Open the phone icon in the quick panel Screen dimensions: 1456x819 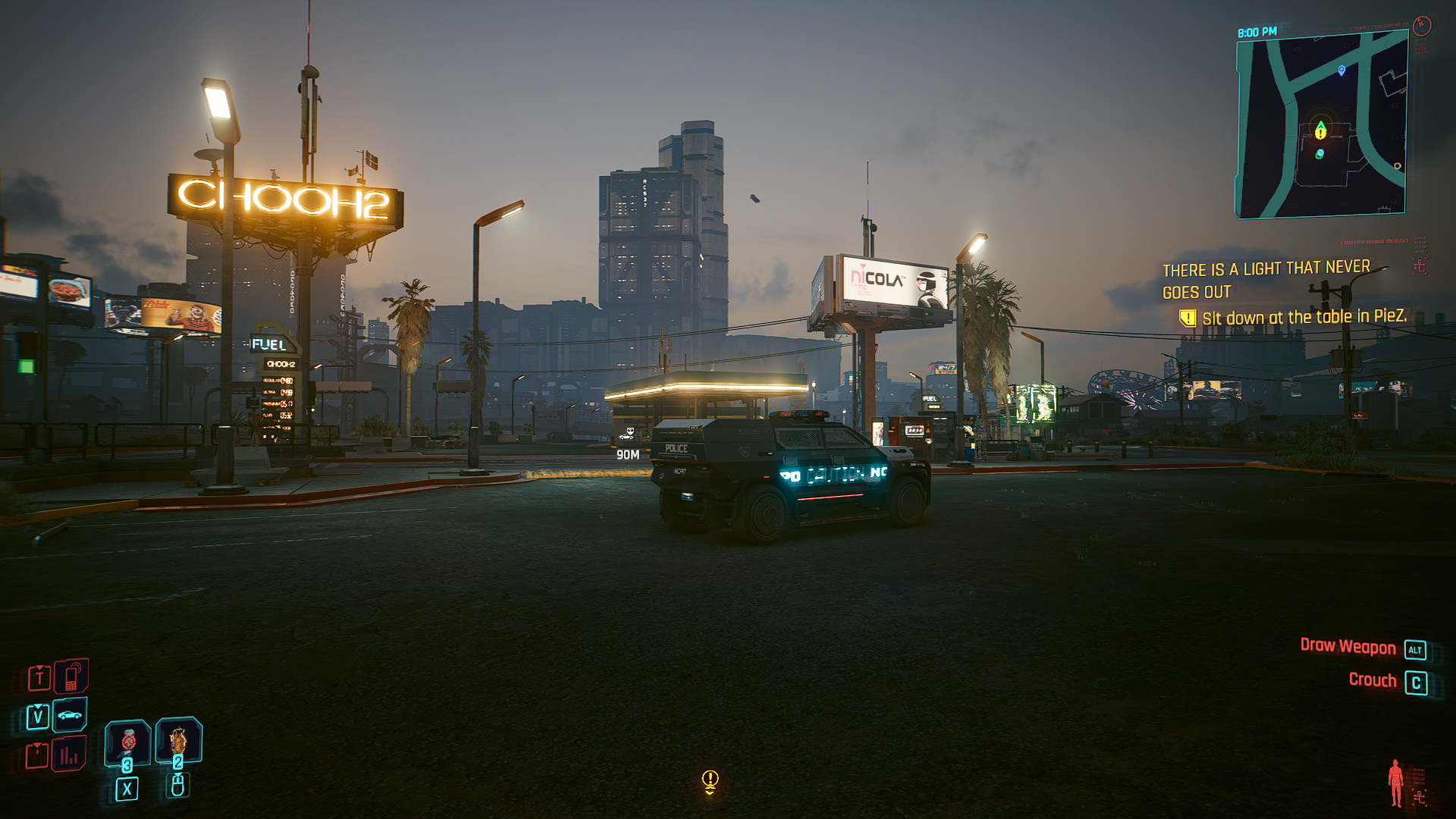pyautogui.click(x=71, y=676)
